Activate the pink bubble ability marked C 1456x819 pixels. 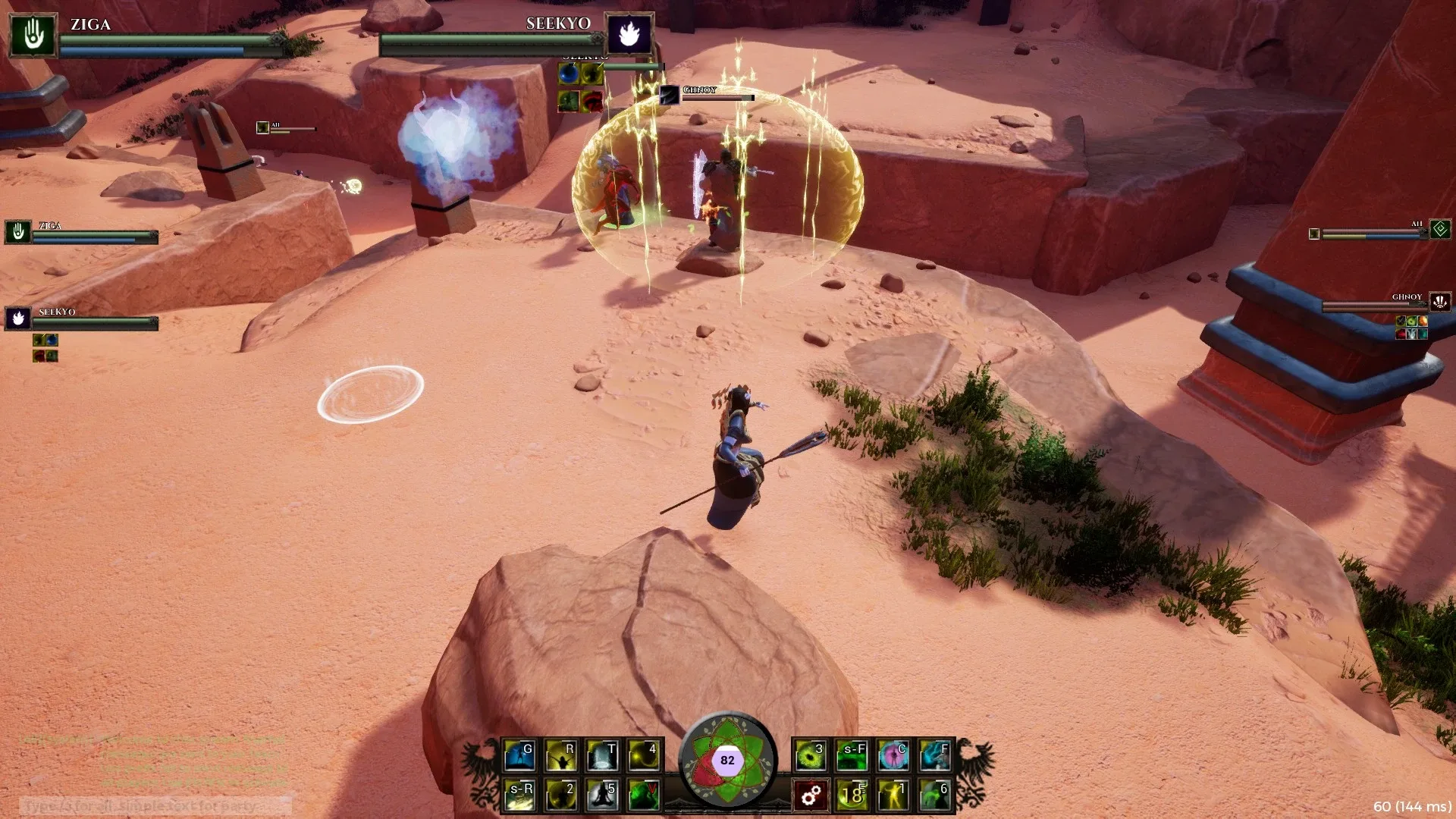(x=893, y=756)
